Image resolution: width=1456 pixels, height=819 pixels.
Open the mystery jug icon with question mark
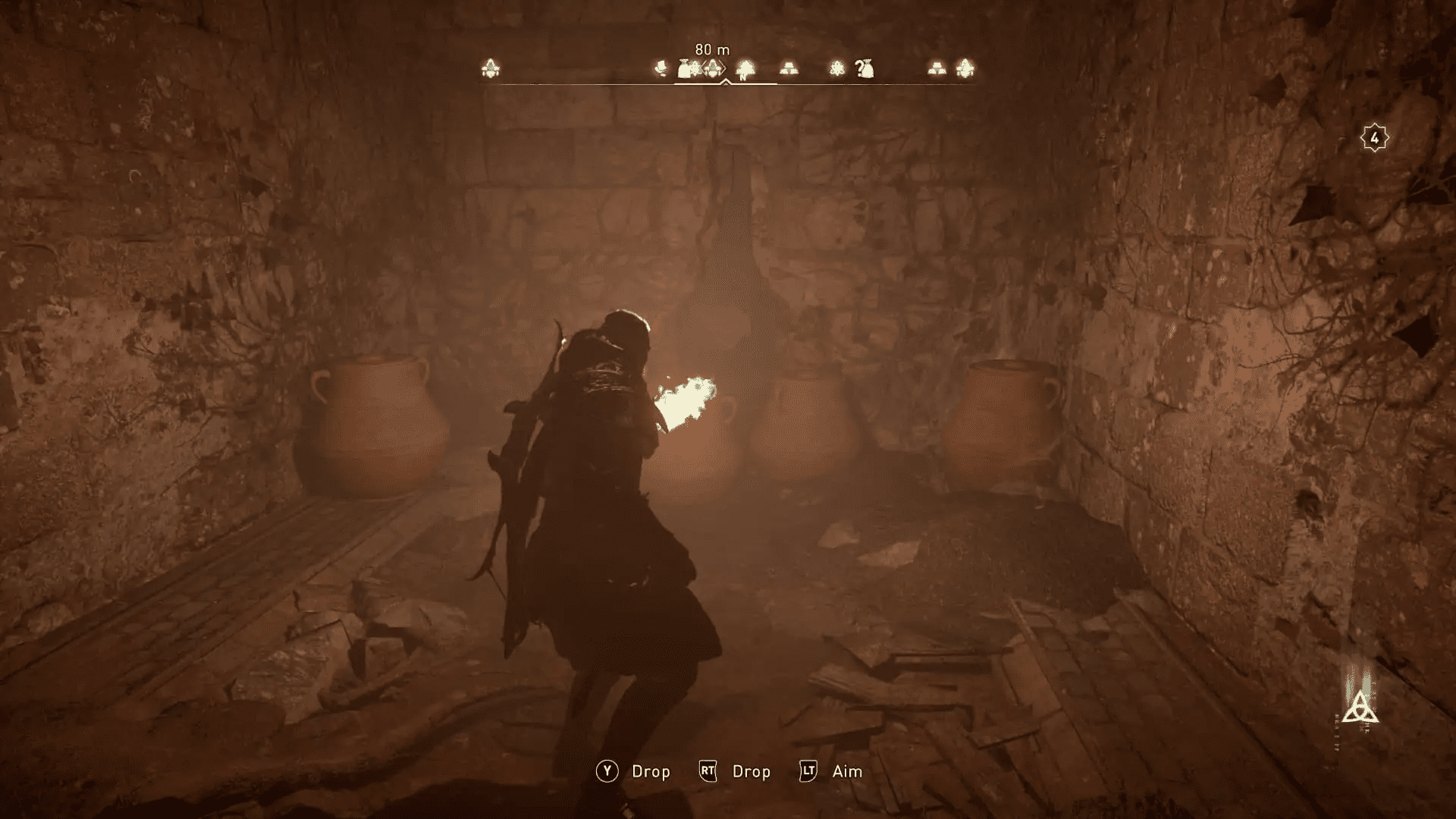pos(863,68)
